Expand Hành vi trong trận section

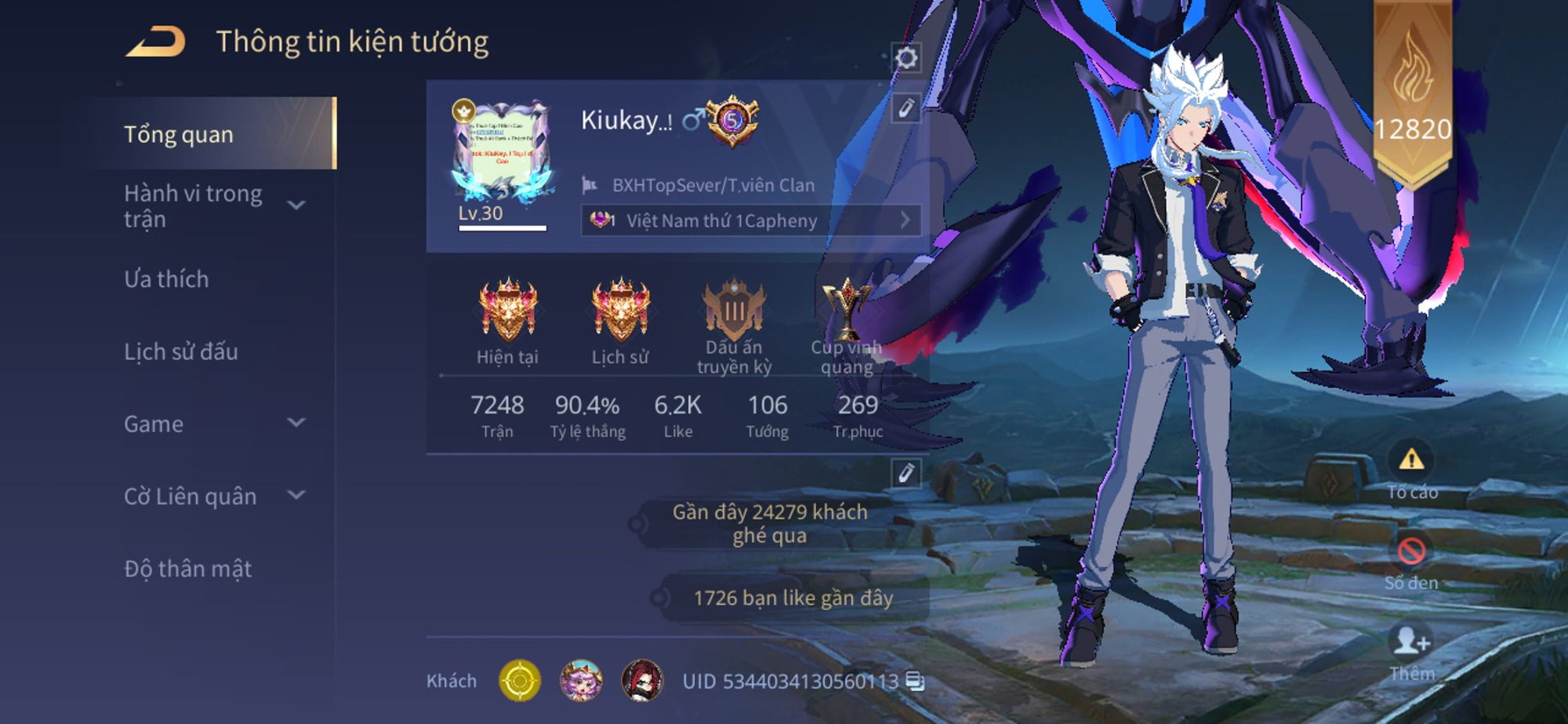[x=296, y=206]
